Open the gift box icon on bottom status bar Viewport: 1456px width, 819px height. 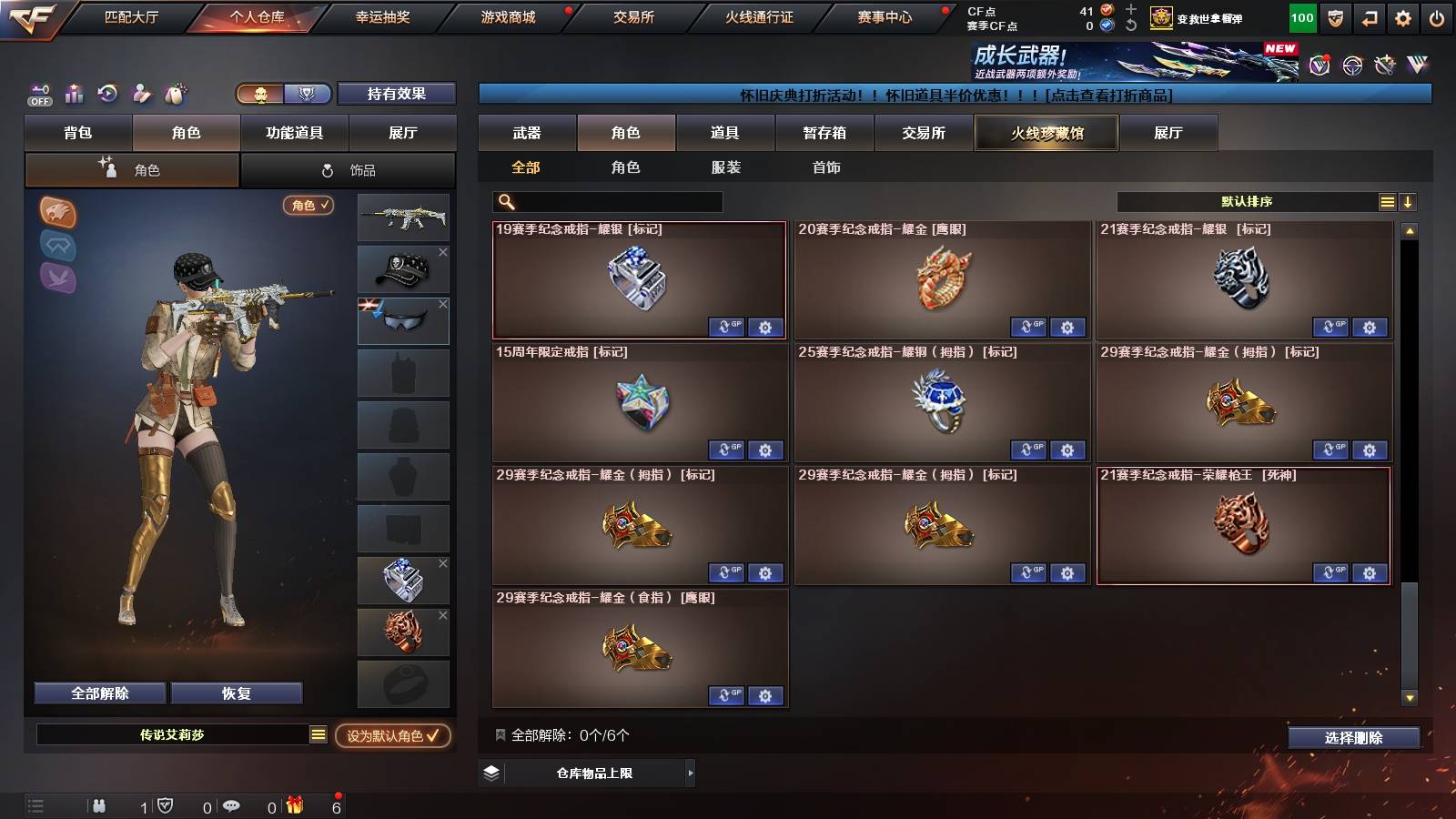tap(294, 806)
